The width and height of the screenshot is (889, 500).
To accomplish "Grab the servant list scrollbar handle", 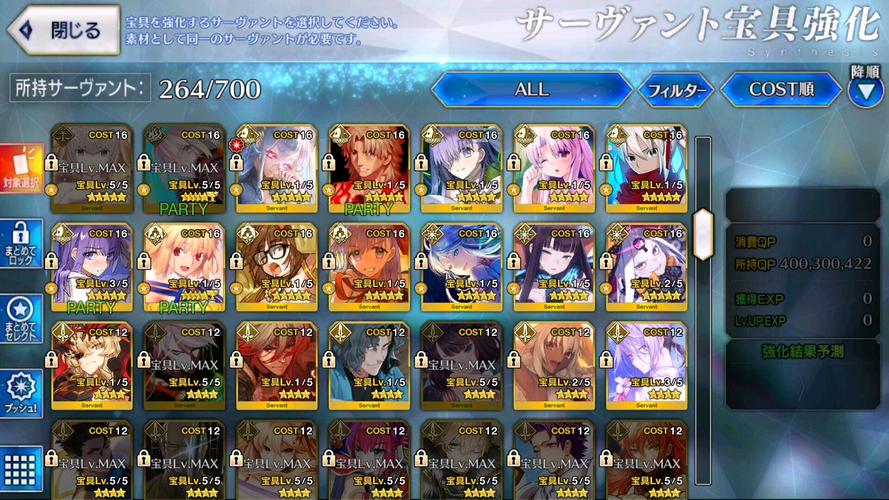I will pyautogui.click(x=703, y=220).
